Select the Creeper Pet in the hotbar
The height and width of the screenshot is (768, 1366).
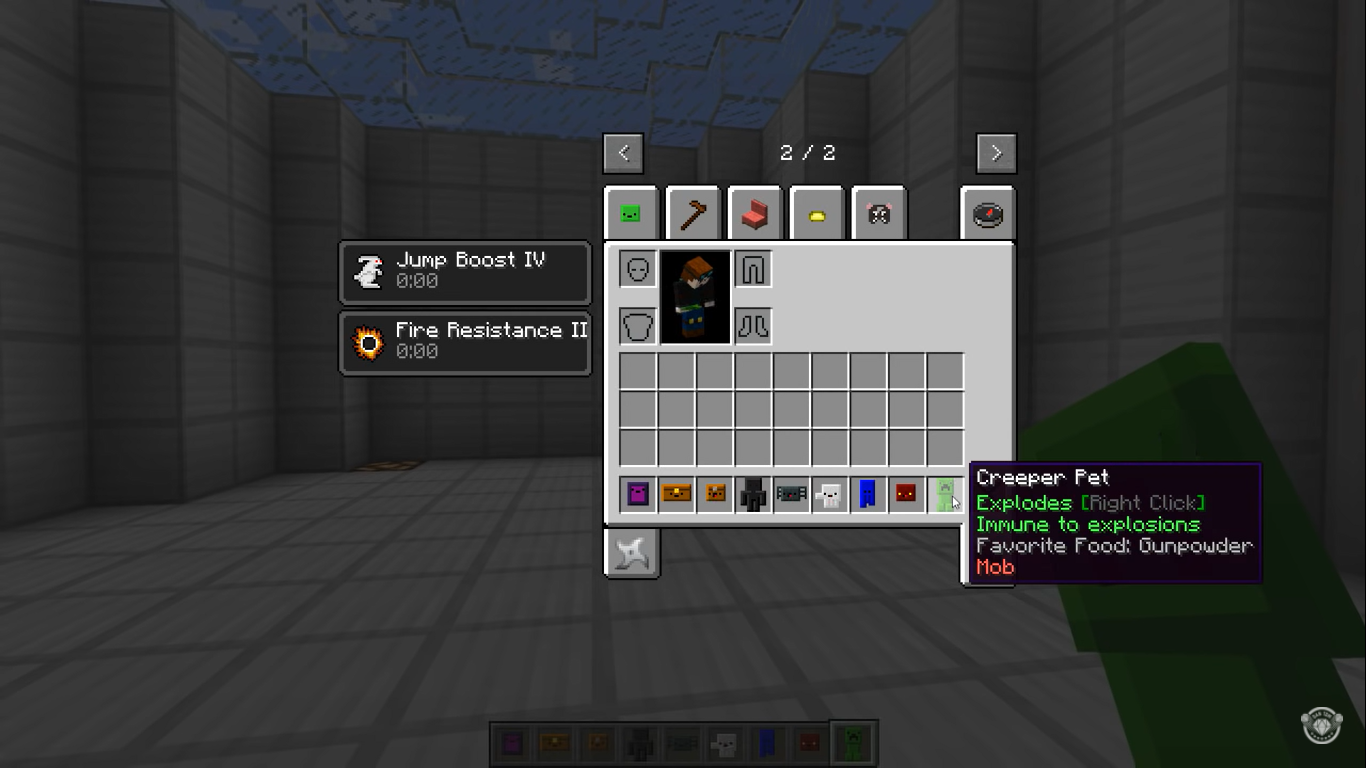[945, 494]
